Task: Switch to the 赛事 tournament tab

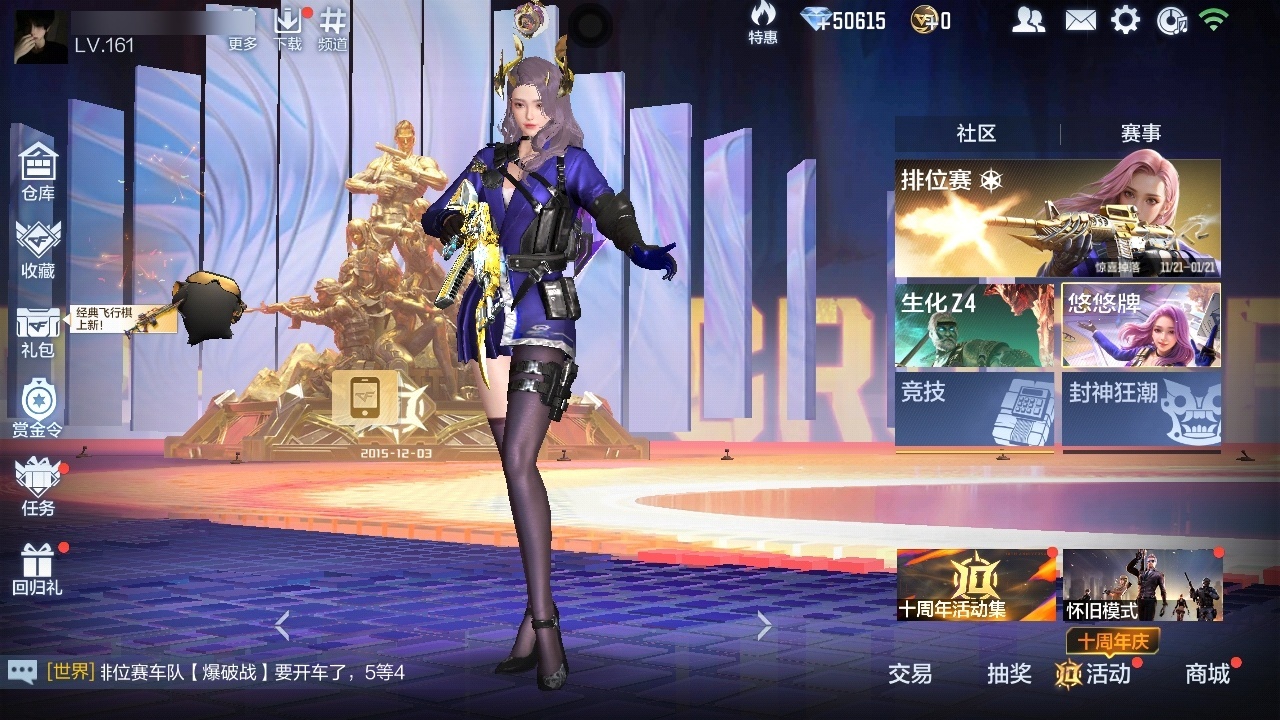Action: [x=1140, y=134]
